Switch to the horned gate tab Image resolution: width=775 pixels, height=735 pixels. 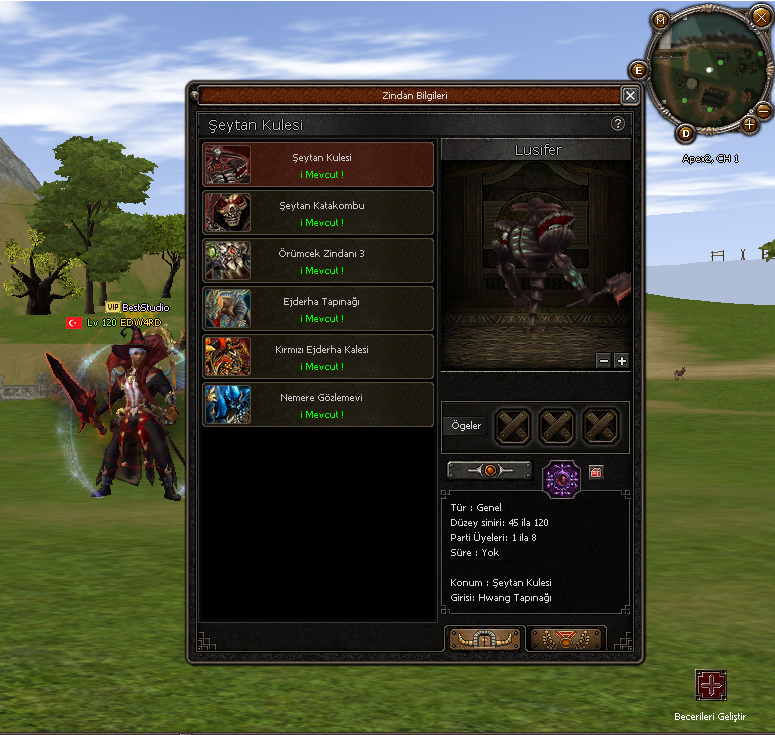click(x=485, y=639)
